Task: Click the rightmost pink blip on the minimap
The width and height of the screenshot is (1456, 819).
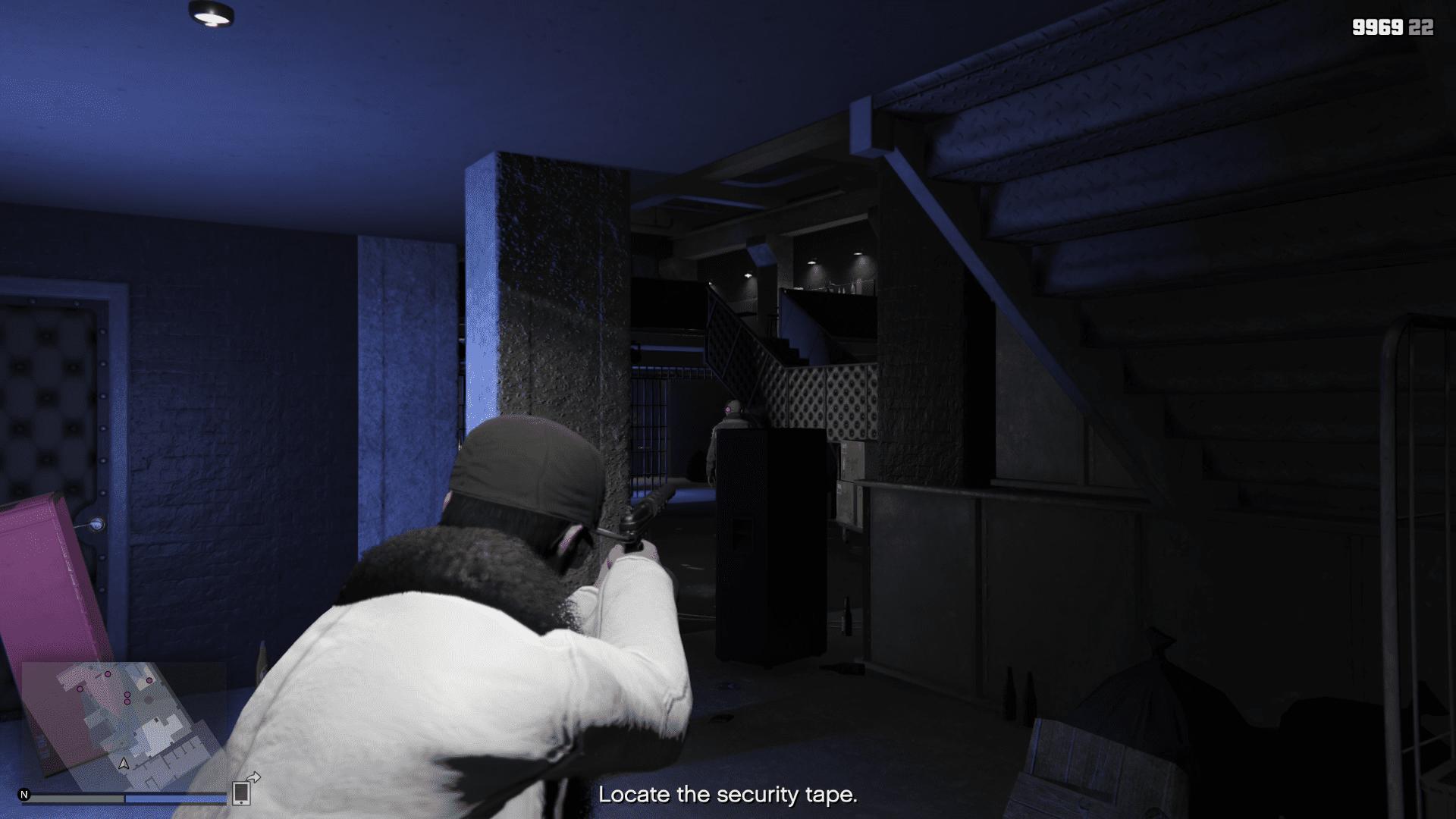Action: pyautogui.click(x=149, y=681)
